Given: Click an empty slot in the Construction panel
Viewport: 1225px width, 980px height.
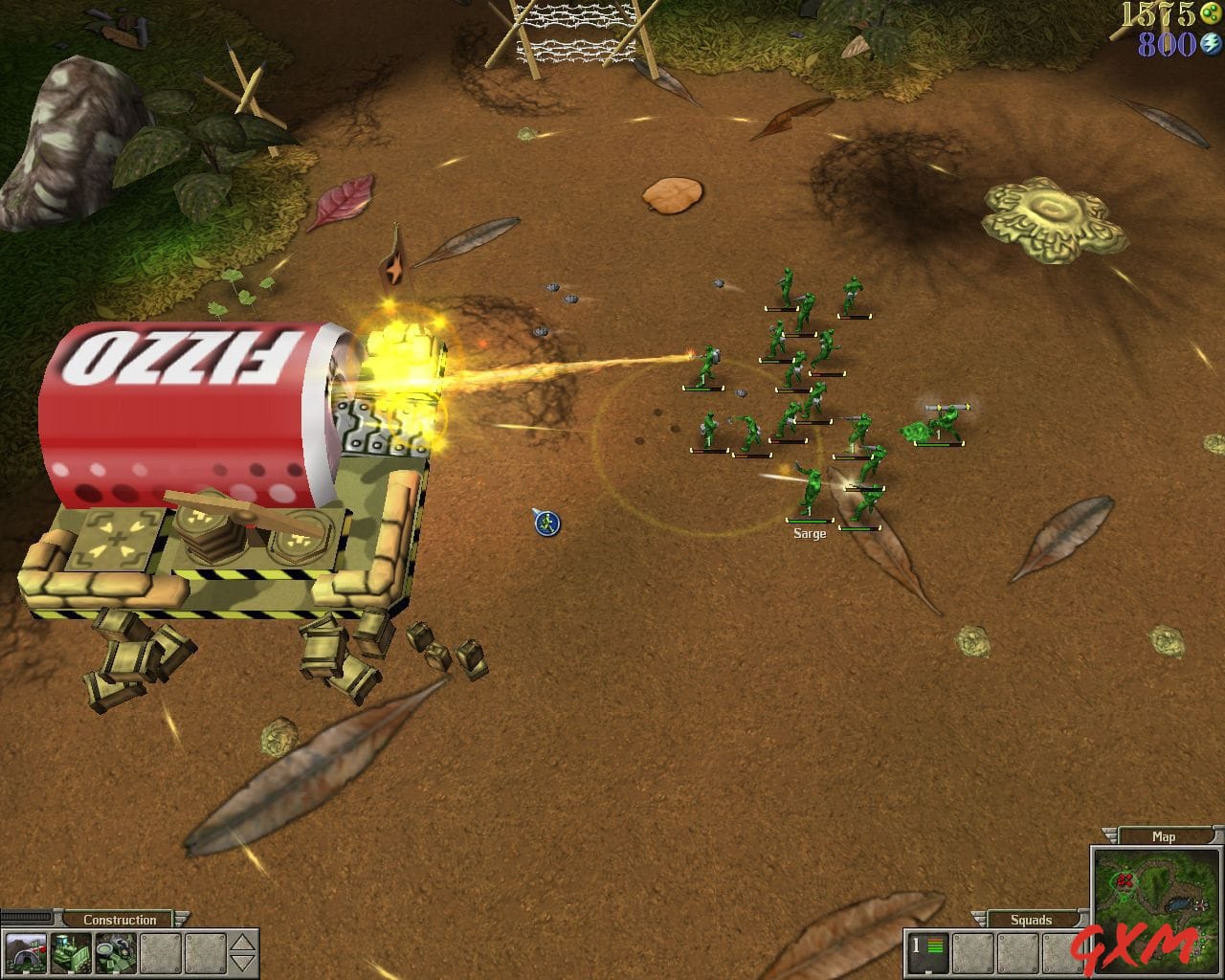Looking at the screenshot, I should tap(161, 953).
